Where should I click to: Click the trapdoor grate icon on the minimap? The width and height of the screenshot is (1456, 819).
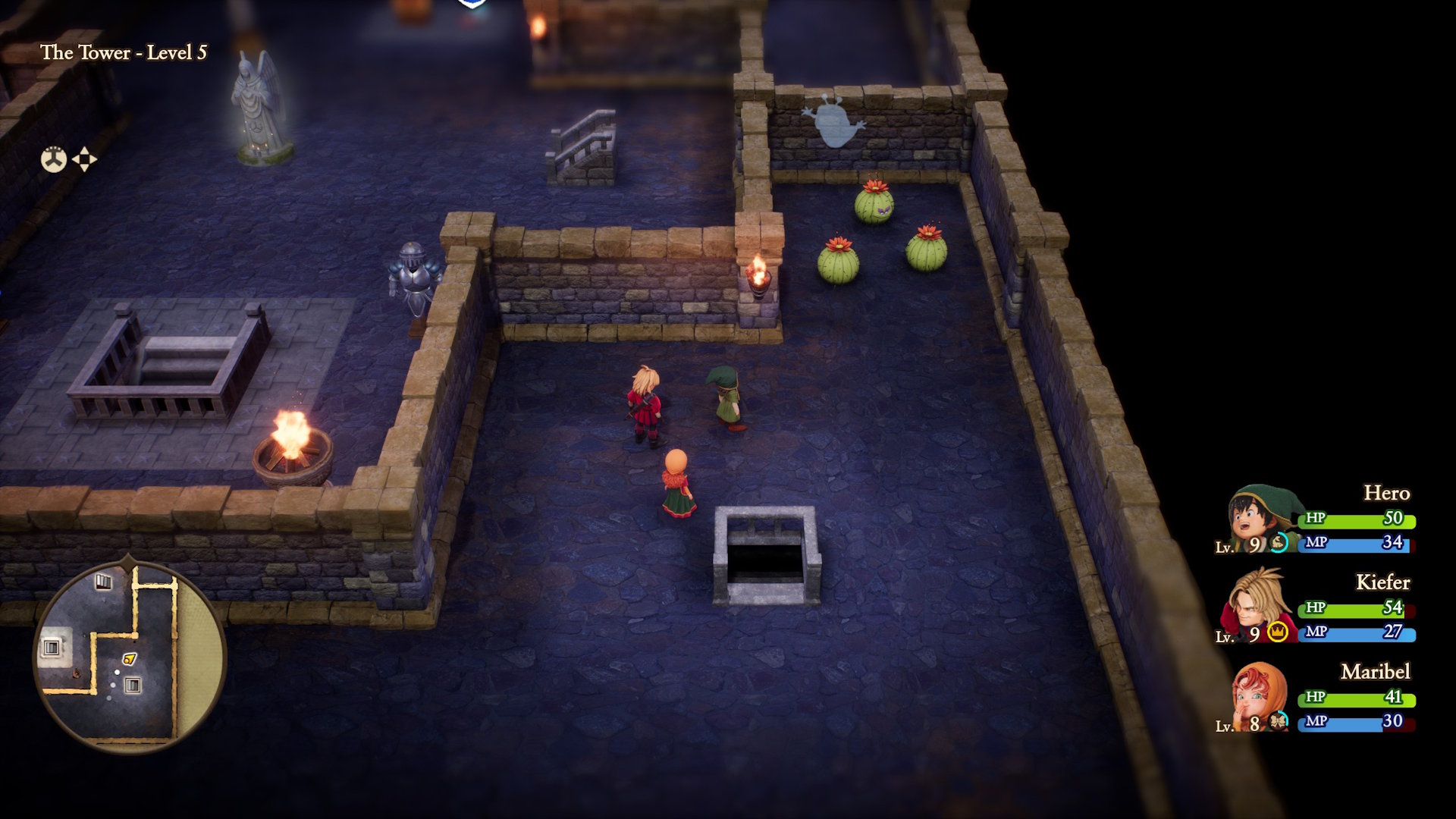pos(133,684)
